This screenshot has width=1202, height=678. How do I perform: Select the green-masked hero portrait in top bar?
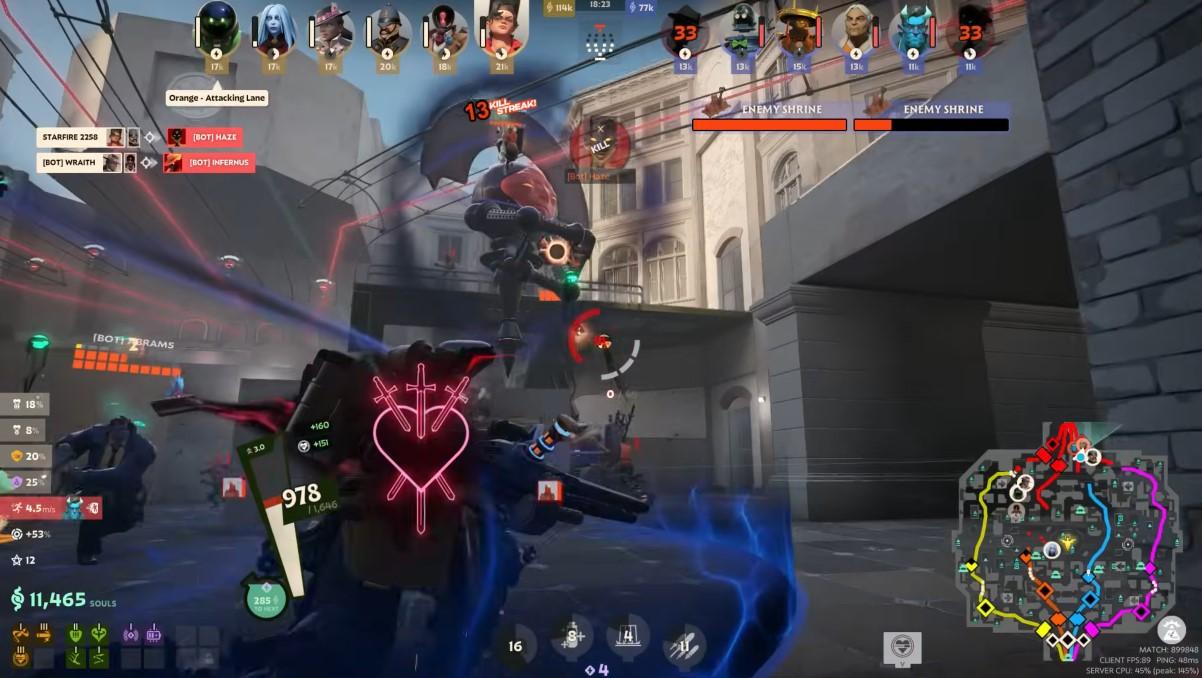pyautogui.click(x=216, y=27)
